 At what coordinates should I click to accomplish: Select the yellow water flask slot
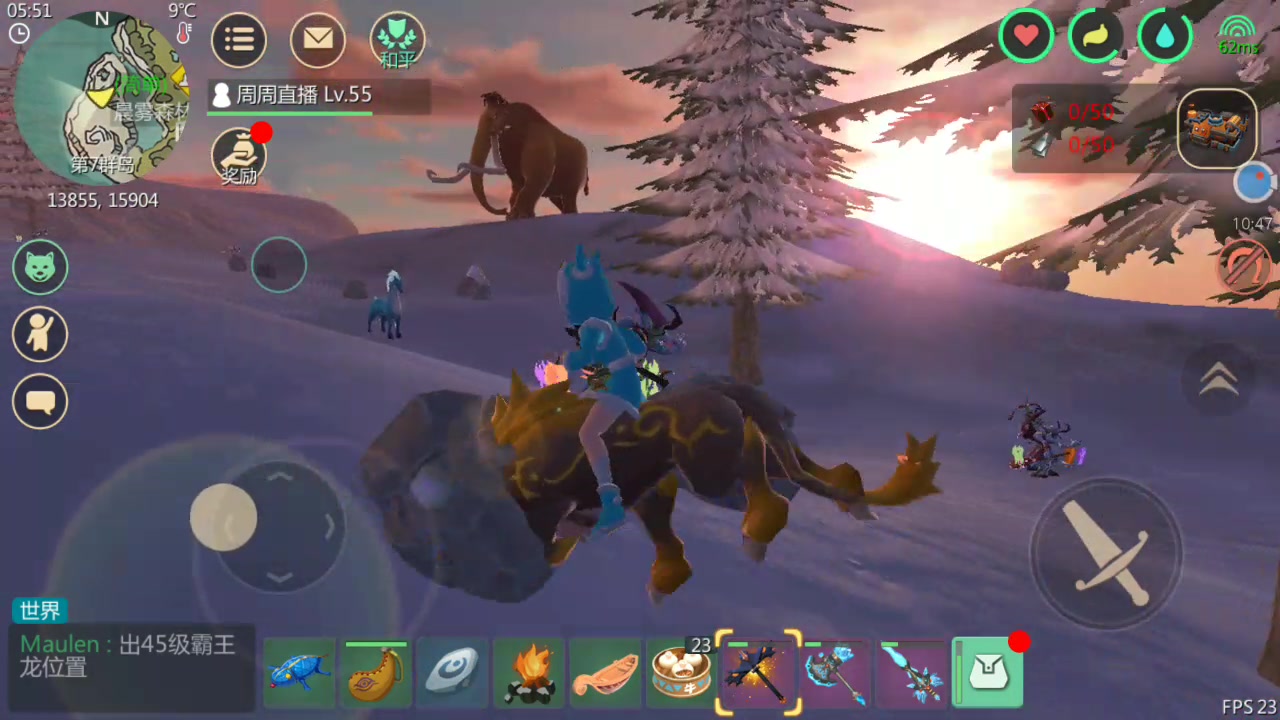[x=376, y=673]
